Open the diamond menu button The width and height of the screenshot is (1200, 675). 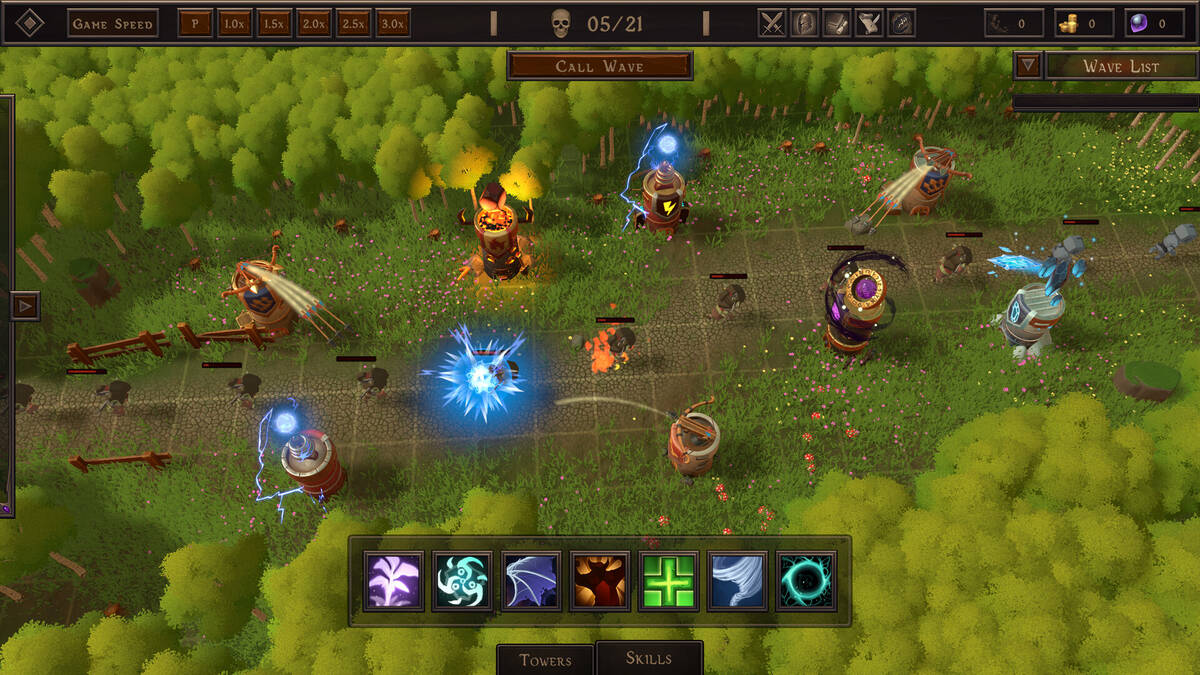pyautogui.click(x=30, y=23)
